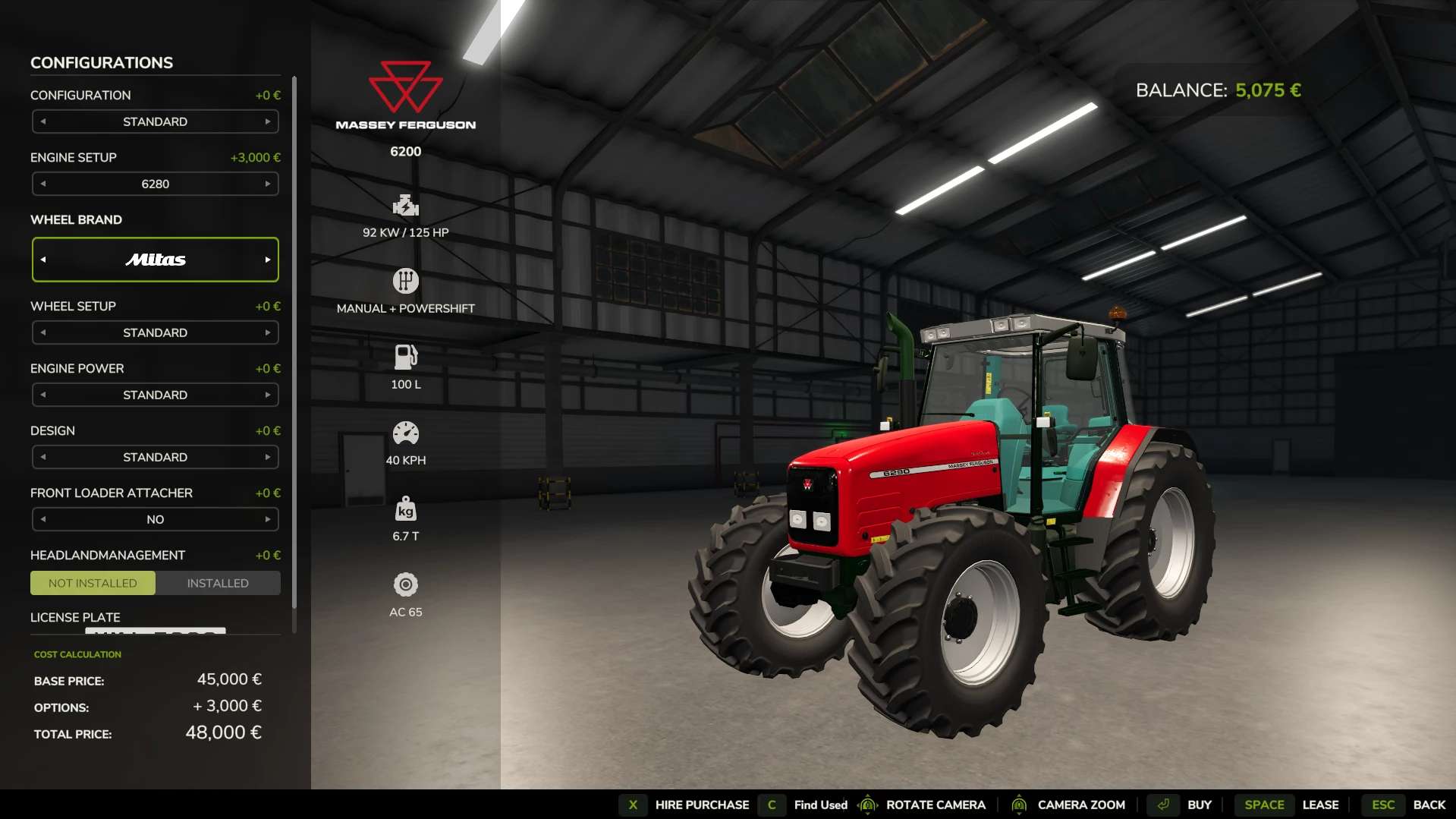1456x819 pixels.
Task: Select previous Design option arrow
Action: 43,457
